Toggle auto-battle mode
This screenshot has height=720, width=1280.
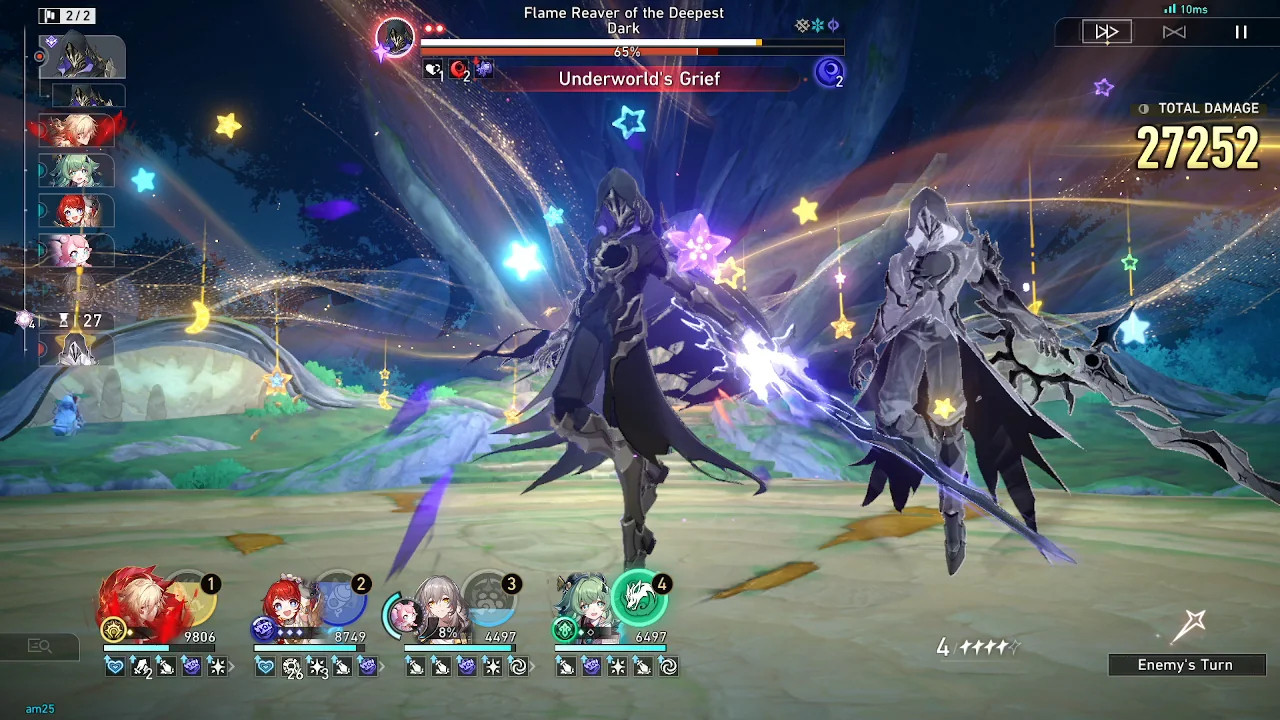1174,32
